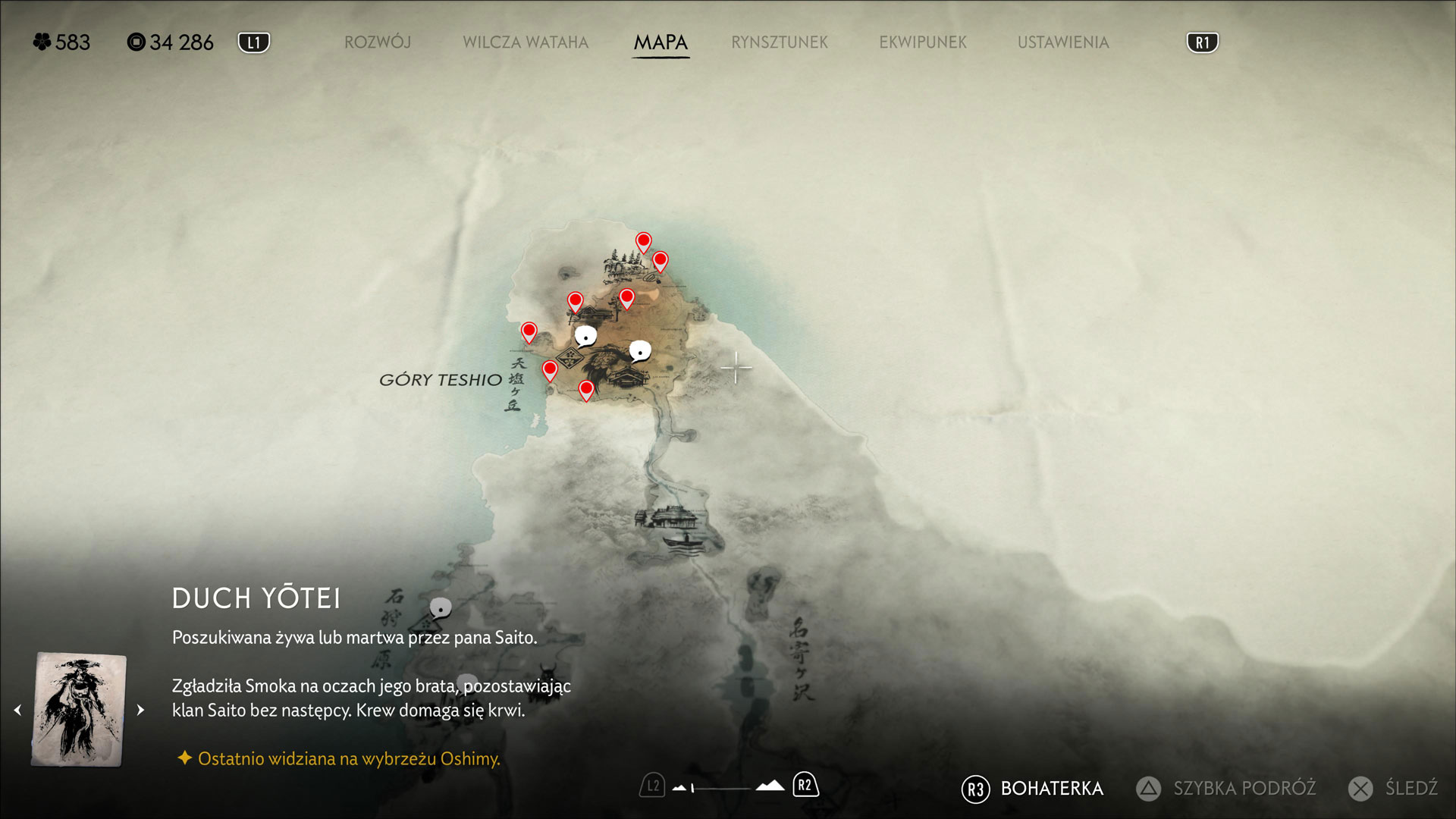The image size is (1456, 819).
Task: Show the next wanted poster with right arrow
Action: (140, 711)
